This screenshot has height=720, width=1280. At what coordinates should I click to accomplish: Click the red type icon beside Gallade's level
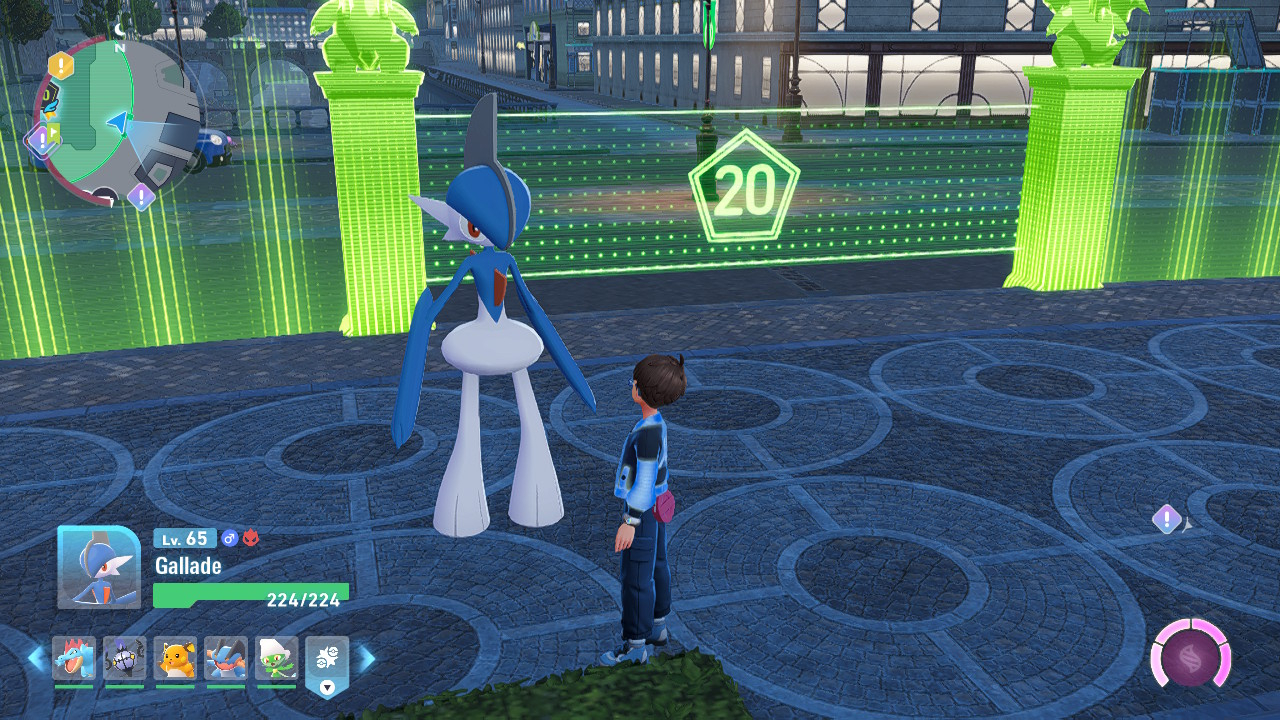click(x=250, y=539)
